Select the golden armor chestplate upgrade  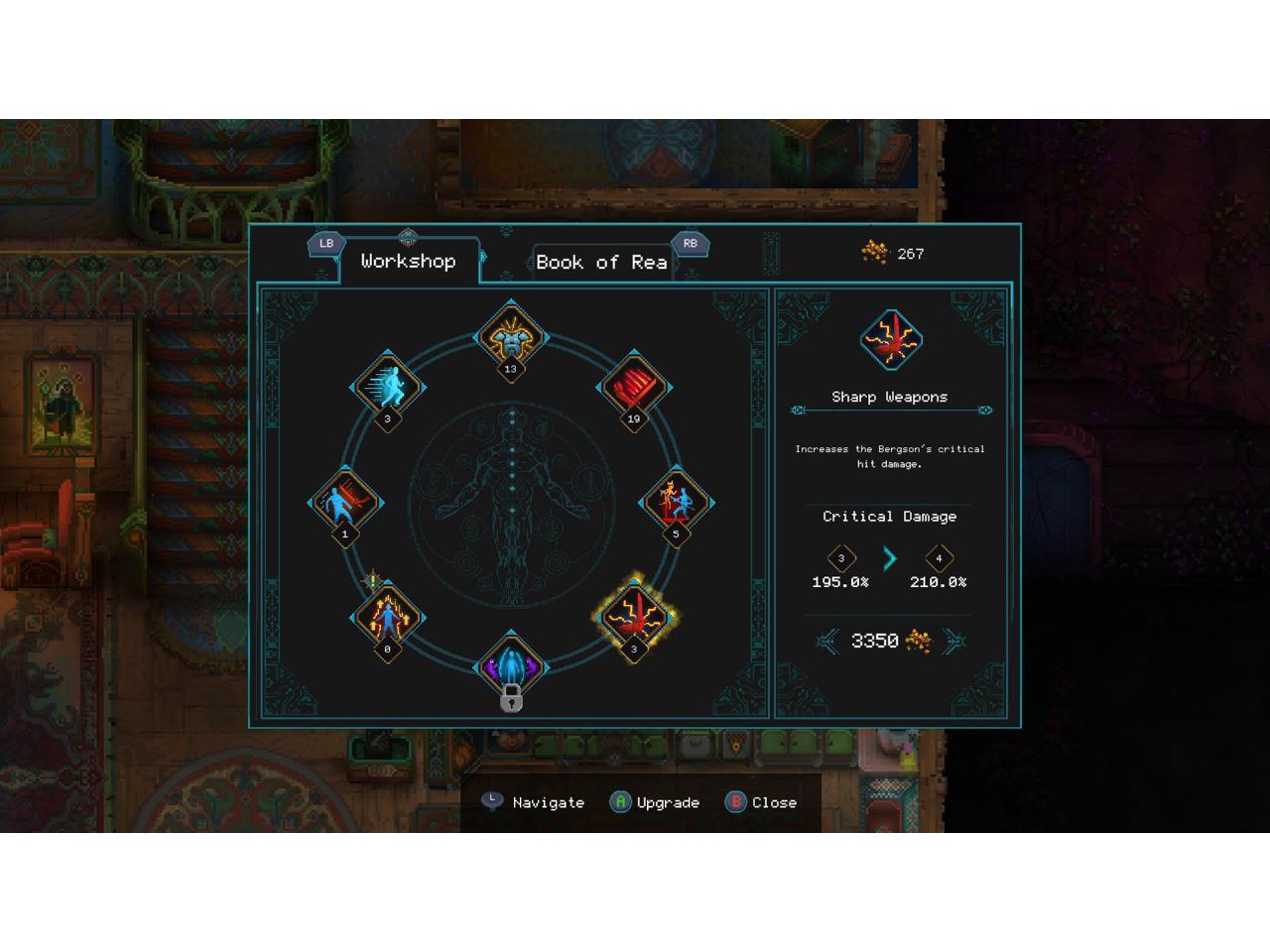(x=511, y=336)
